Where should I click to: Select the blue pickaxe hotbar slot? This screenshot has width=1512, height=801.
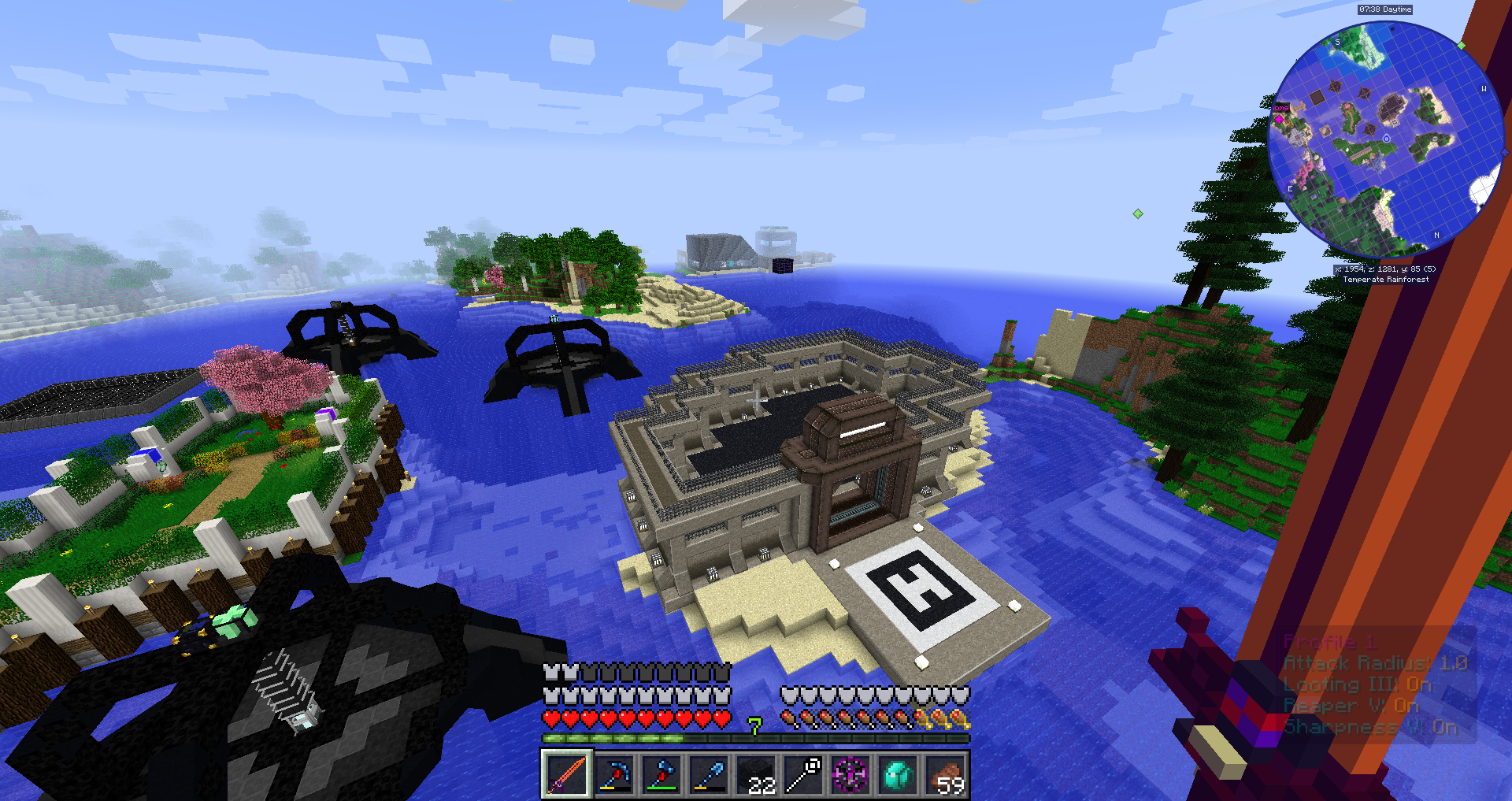[x=614, y=774]
